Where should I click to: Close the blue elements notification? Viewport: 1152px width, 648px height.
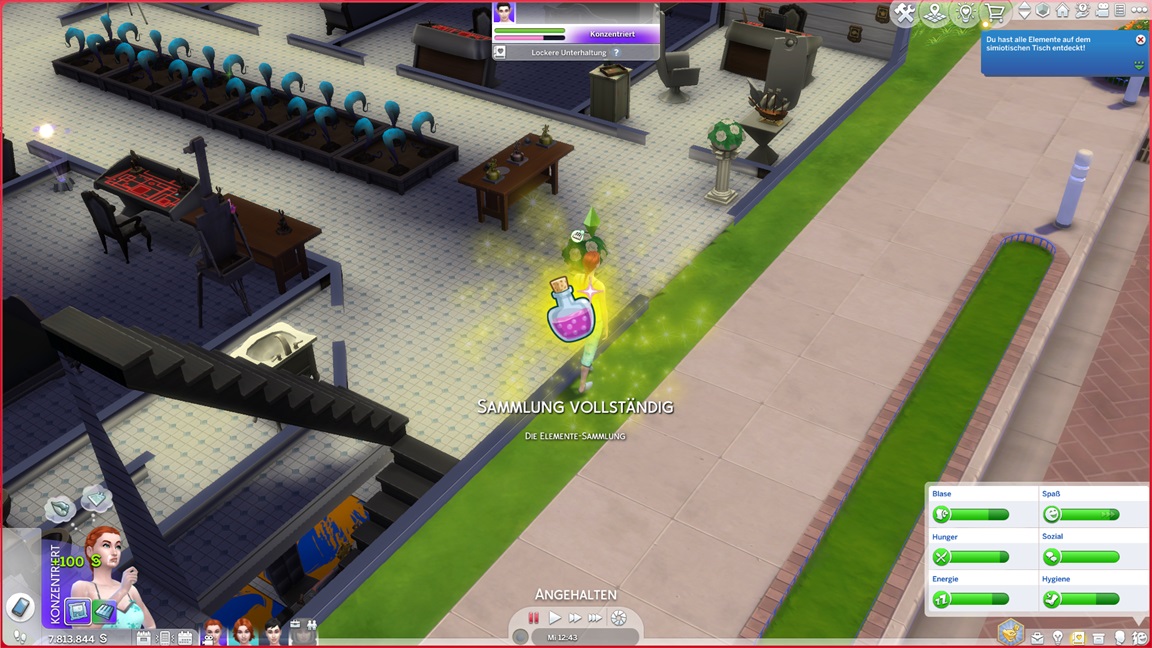tap(1140, 40)
